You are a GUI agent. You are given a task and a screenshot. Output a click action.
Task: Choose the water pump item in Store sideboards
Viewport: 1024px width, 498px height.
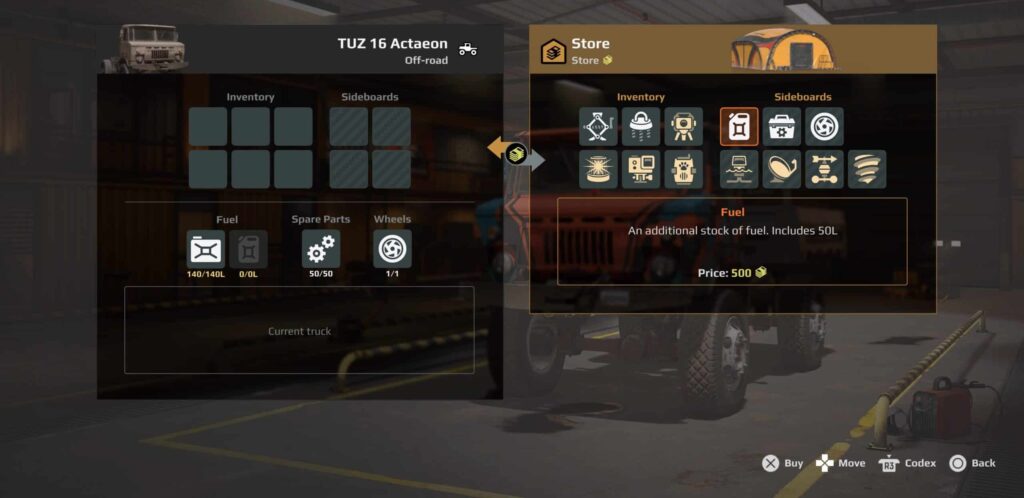[x=739, y=169]
